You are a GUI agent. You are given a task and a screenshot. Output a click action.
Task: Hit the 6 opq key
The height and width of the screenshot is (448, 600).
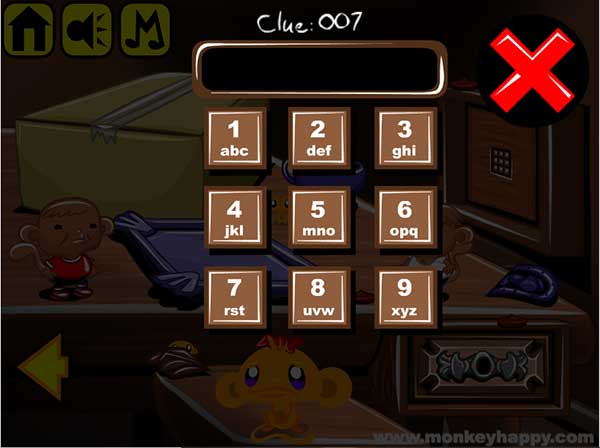coord(405,218)
